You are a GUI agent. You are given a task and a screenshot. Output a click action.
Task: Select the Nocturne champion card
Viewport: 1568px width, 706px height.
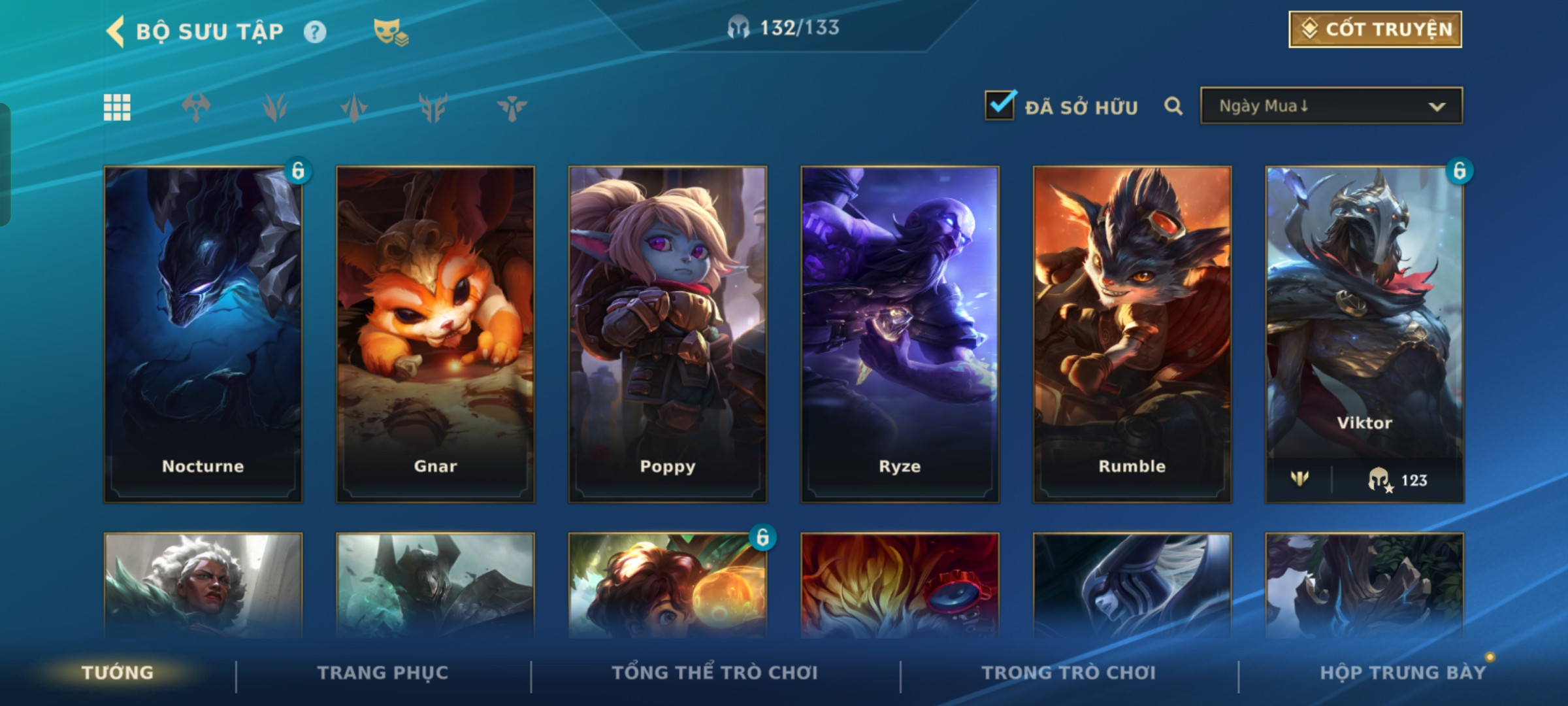[x=203, y=333]
